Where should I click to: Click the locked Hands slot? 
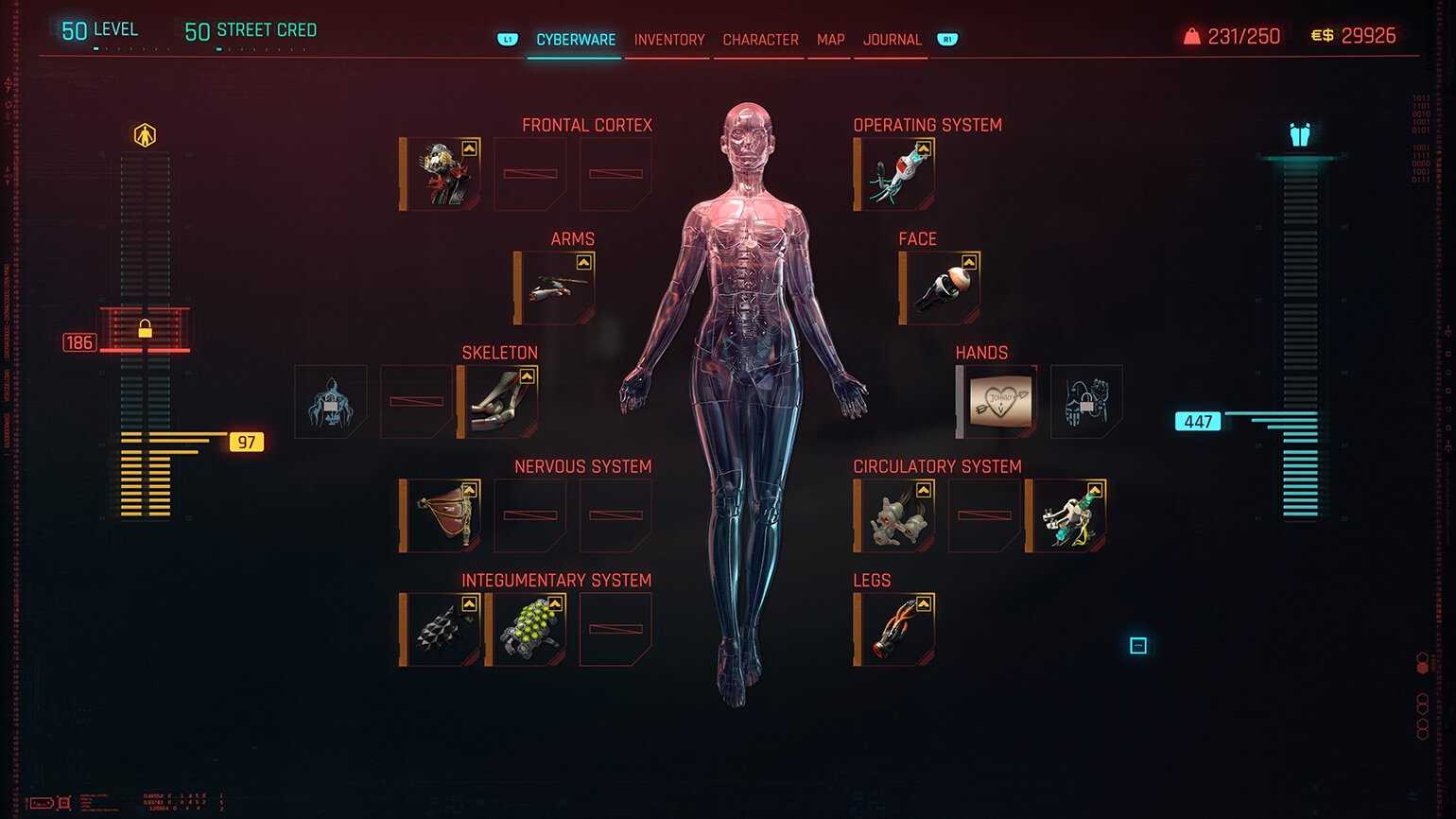[x=1086, y=402]
